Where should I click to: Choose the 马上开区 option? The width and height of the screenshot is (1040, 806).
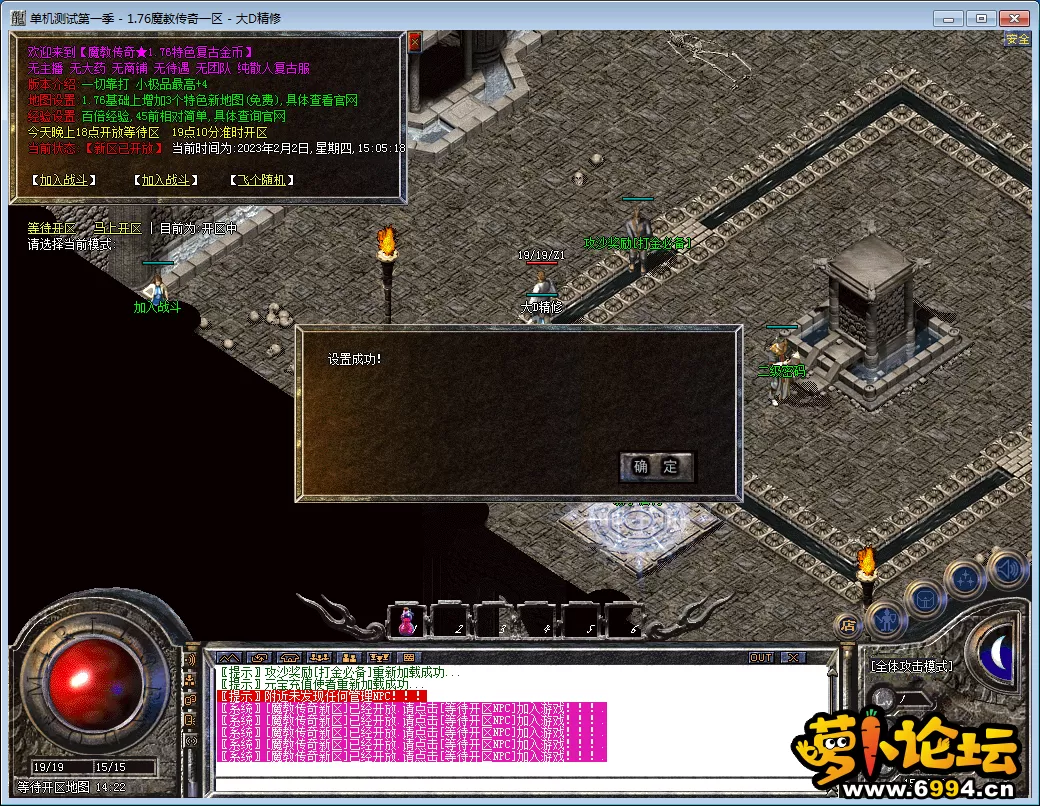click(x=117, y=228)
